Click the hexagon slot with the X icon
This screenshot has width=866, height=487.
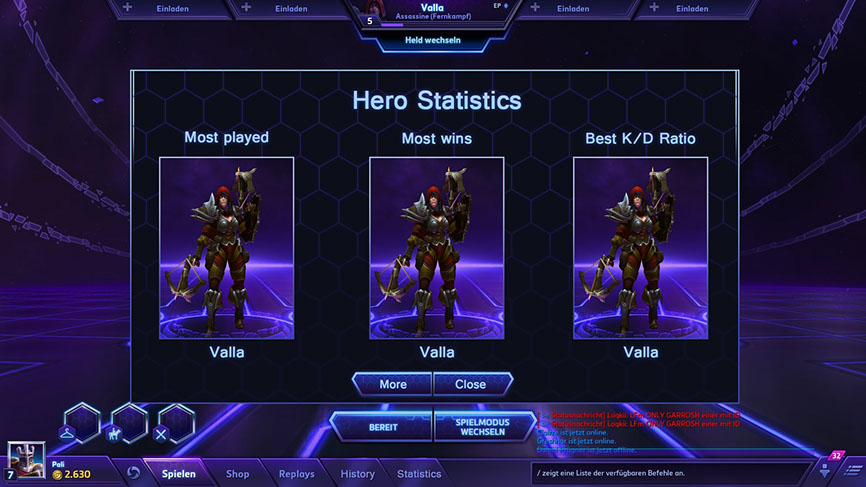[175, 426]
